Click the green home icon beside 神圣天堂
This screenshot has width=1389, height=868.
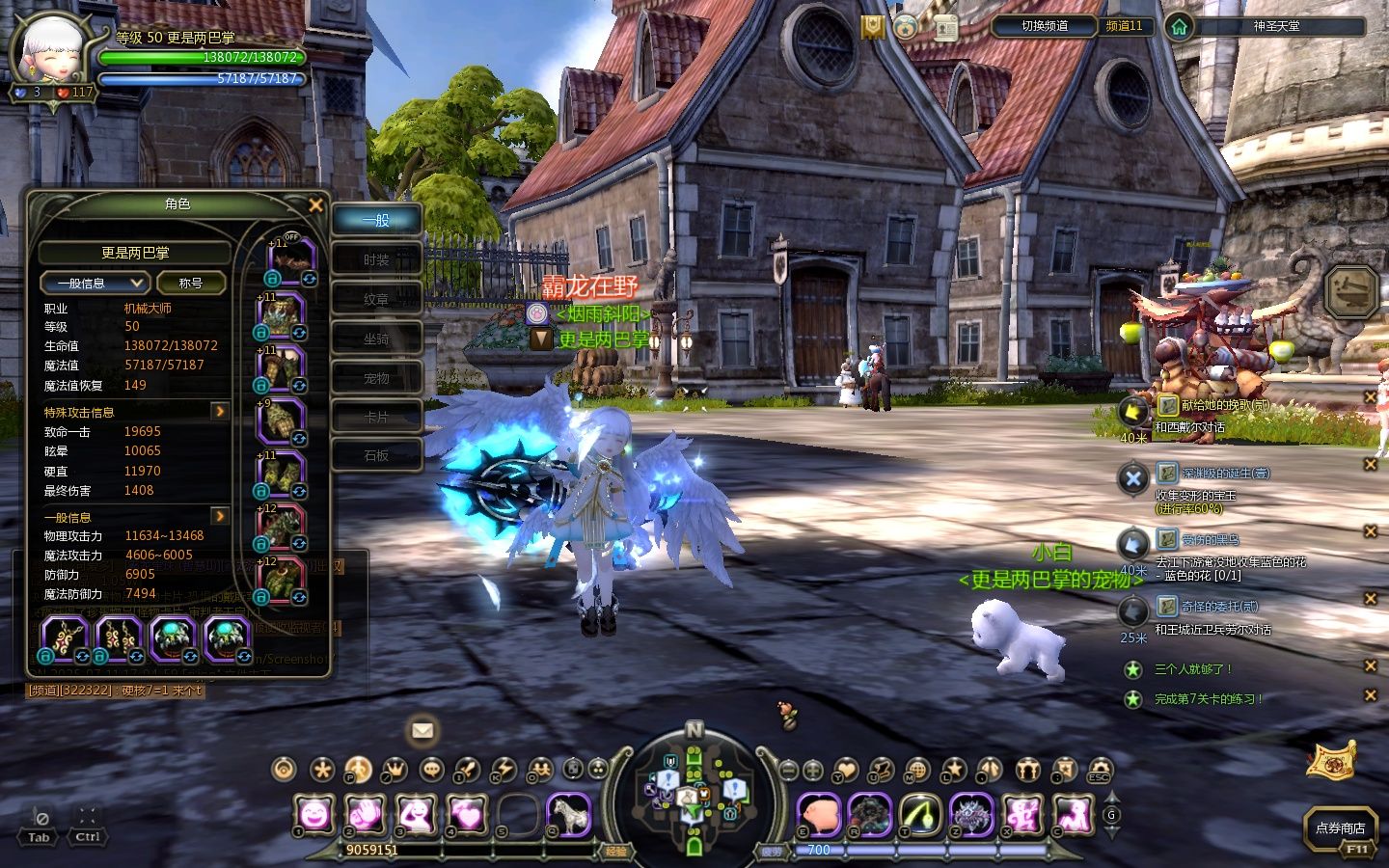pos(1179,26)
